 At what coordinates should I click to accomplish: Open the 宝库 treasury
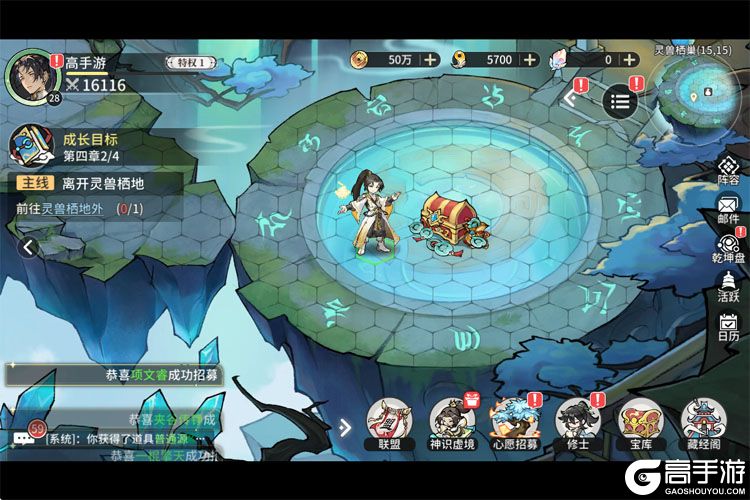click(640, 422)
